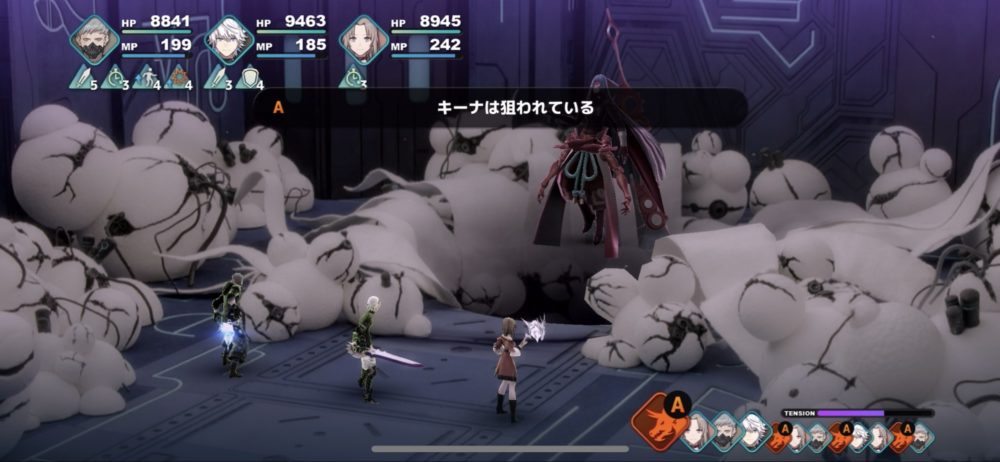This screenshot has width=1000, height=462.
Task: Select the masked man's party portrait
Action: pos(95,40)
